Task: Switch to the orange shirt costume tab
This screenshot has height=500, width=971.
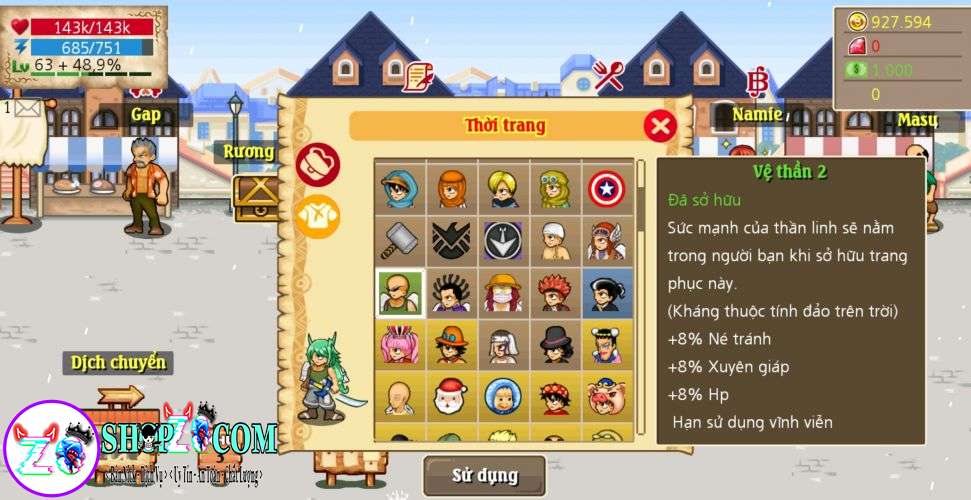Action: point(318,215)
